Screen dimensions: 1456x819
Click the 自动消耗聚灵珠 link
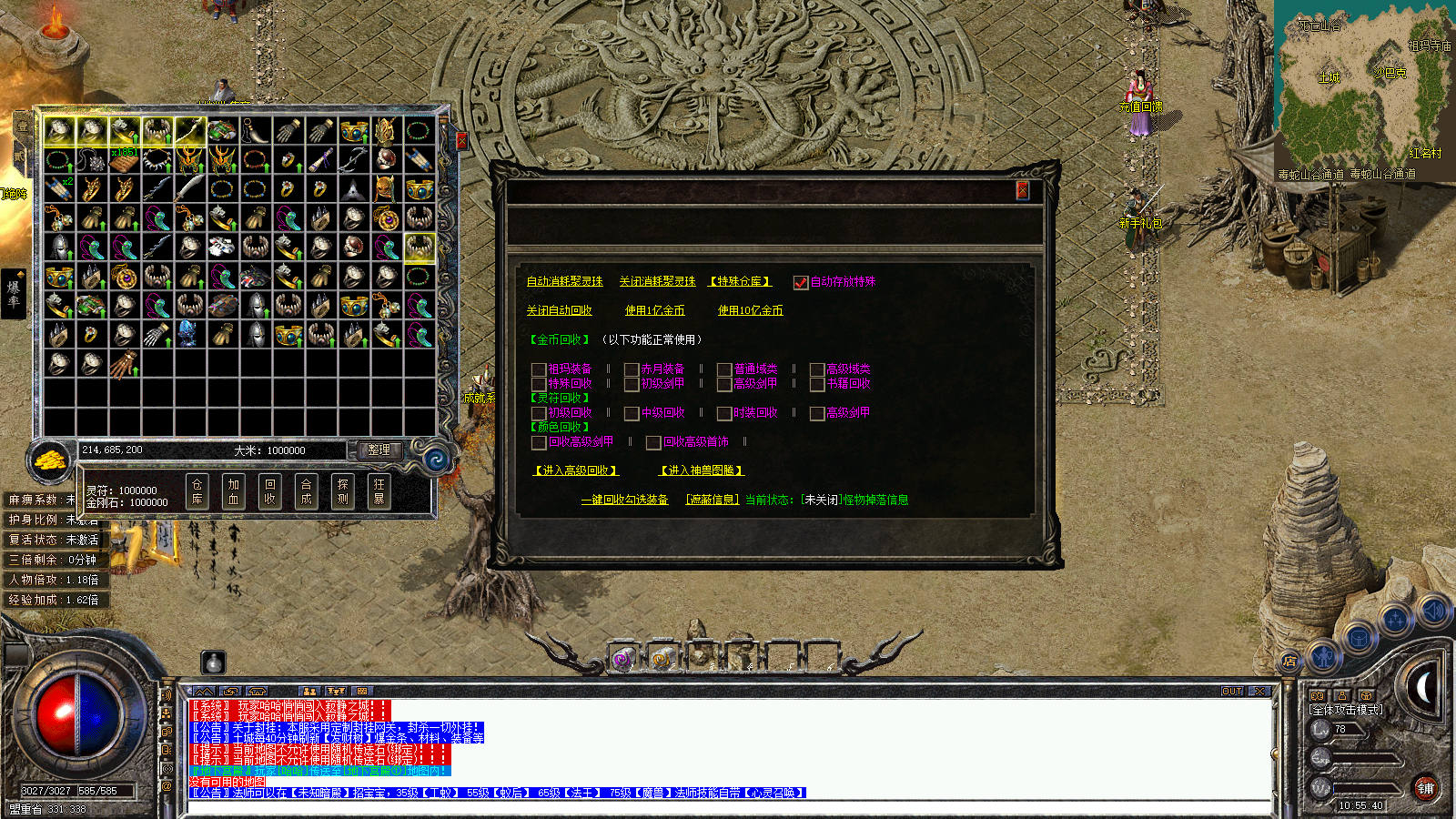click(x=564, y=282)
